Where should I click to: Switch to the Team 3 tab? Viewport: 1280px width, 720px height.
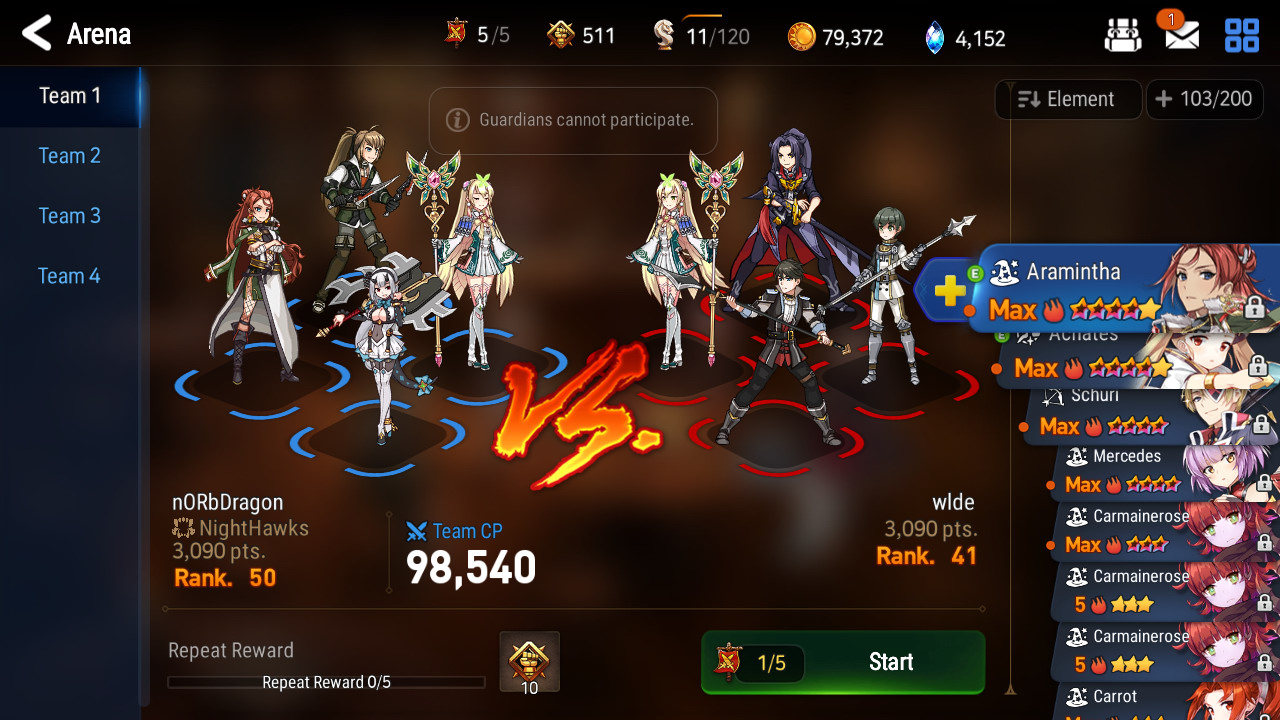(x=69, y=216)
